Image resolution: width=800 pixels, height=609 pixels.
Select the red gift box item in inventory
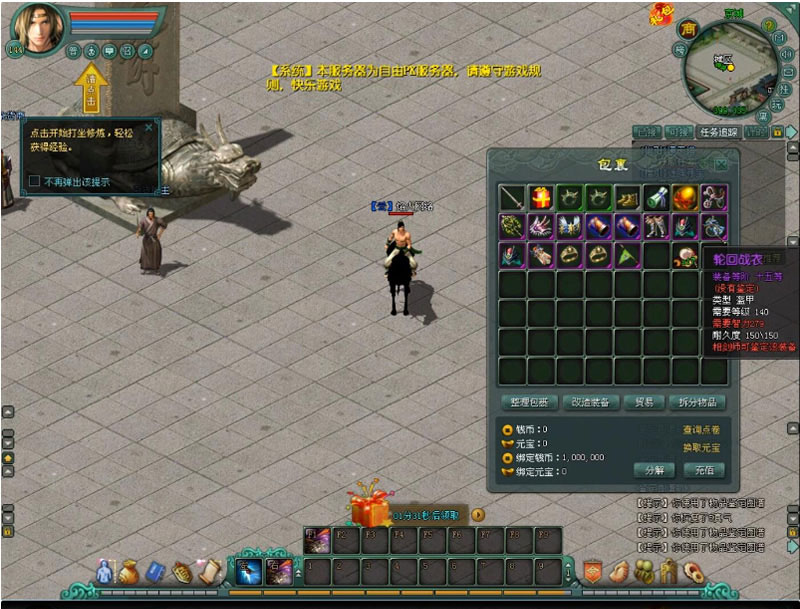coord(542,198)
